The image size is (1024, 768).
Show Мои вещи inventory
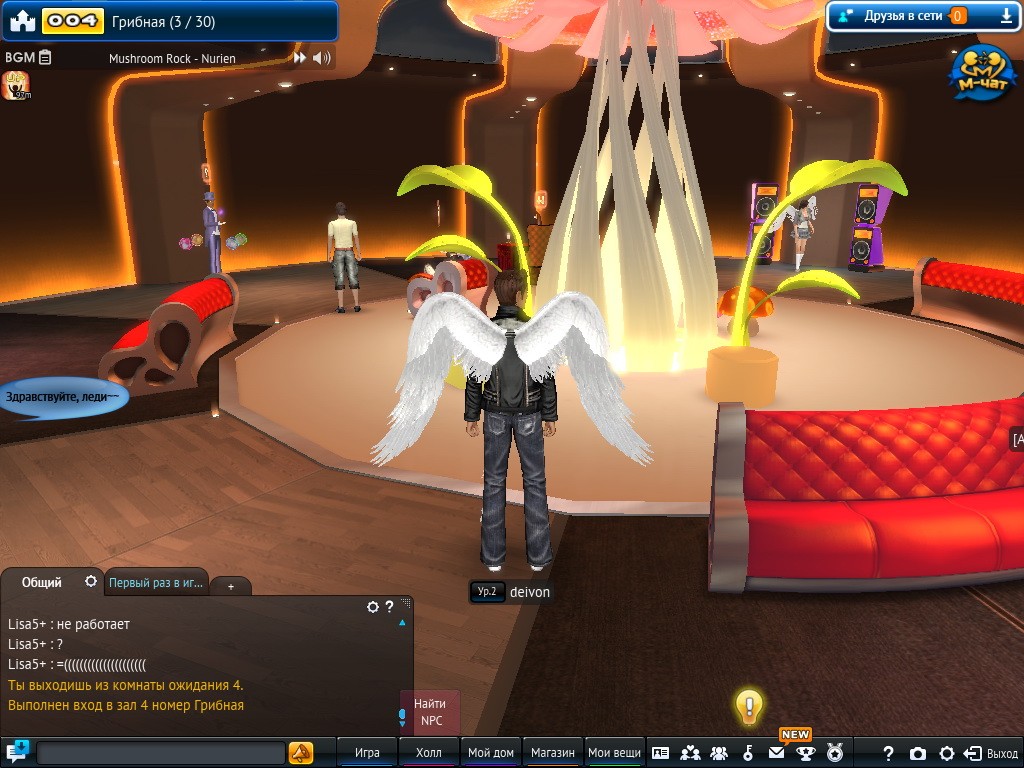614,753
